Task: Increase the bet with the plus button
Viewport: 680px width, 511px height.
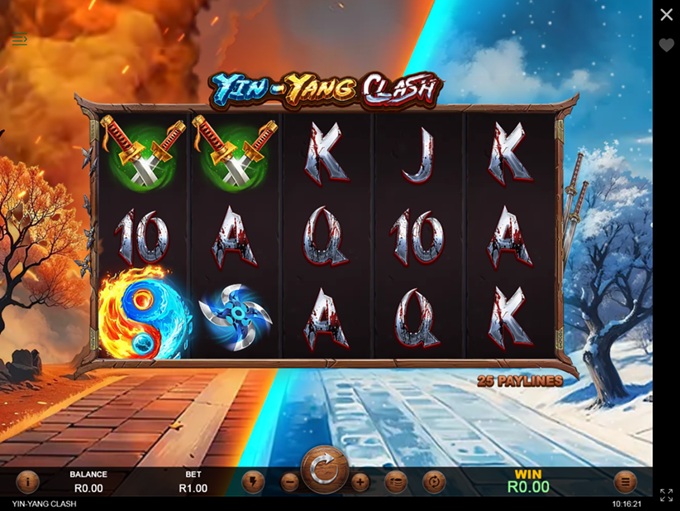Action: tap(360, 481)
